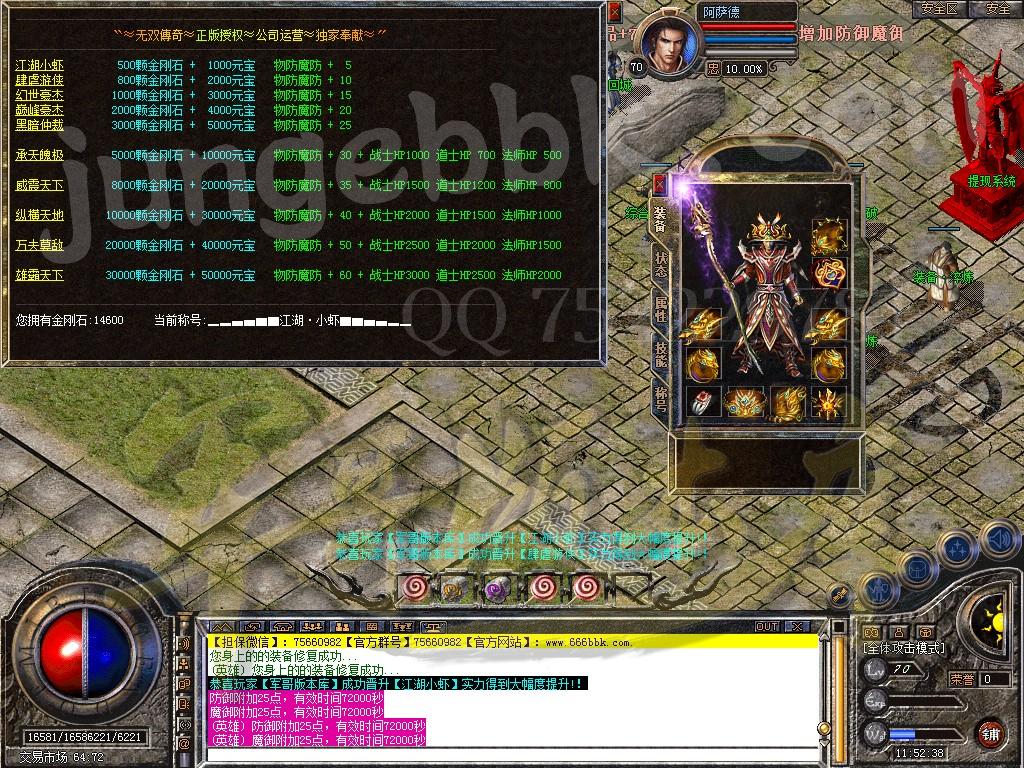The image size is (1024, 768).
Task: Pick the 承天魄极 title link
Action: [39, 155]
